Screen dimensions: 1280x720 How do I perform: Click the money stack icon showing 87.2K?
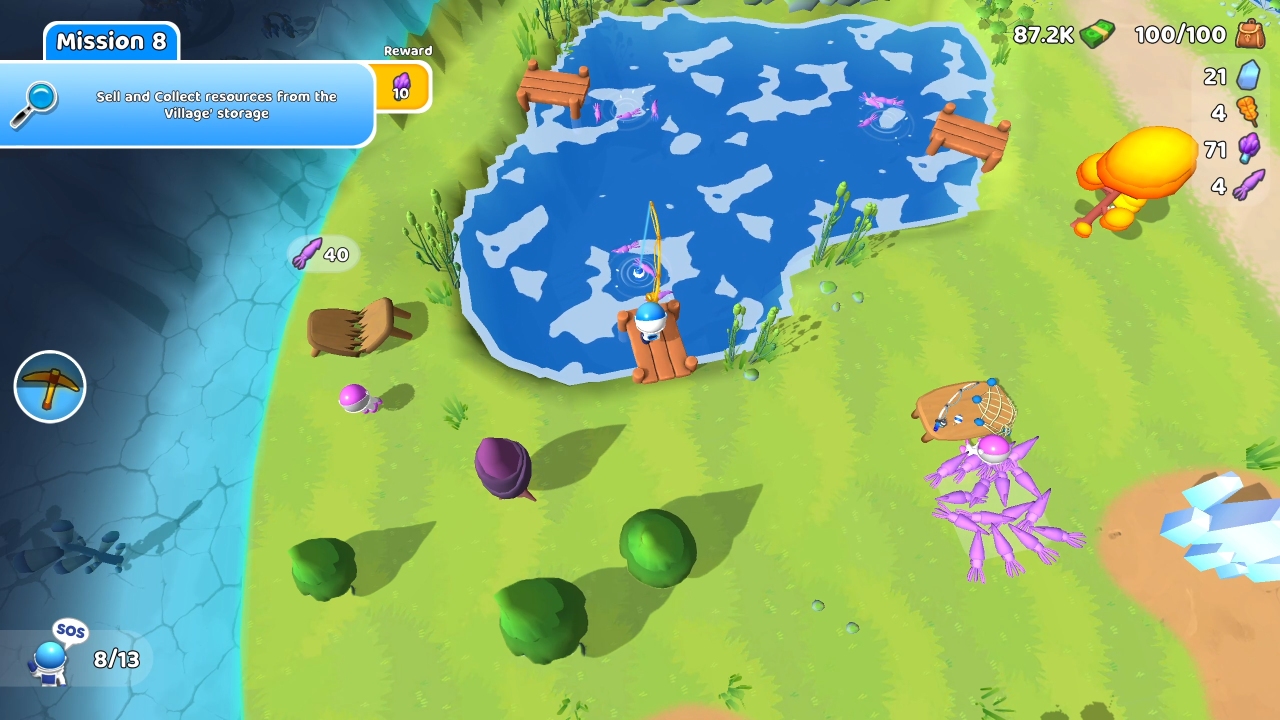click(x=1099, y=34)
